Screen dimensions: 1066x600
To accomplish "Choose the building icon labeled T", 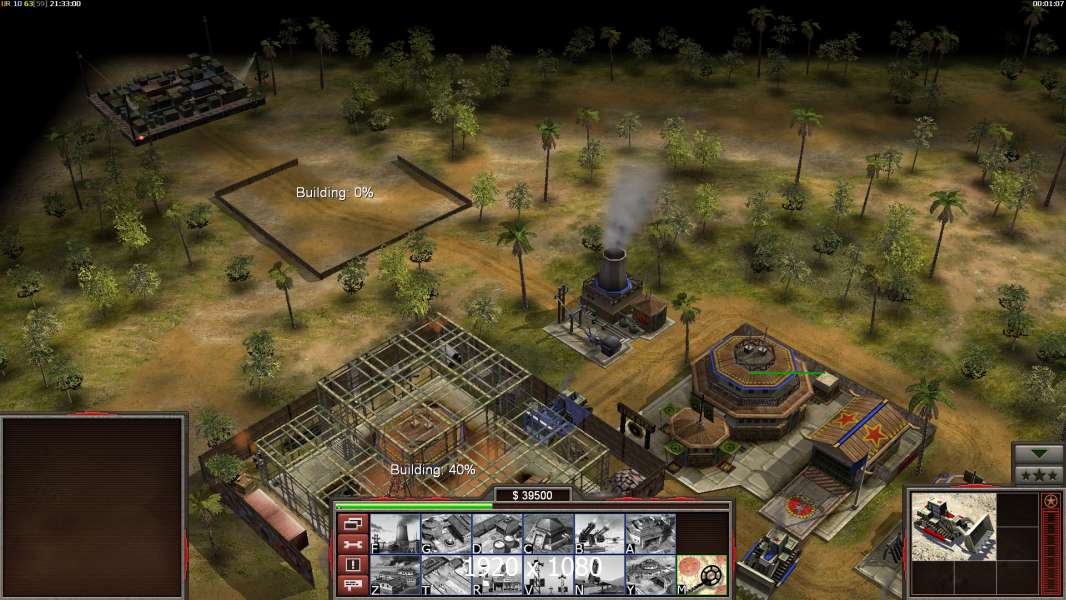I will 446,575.
